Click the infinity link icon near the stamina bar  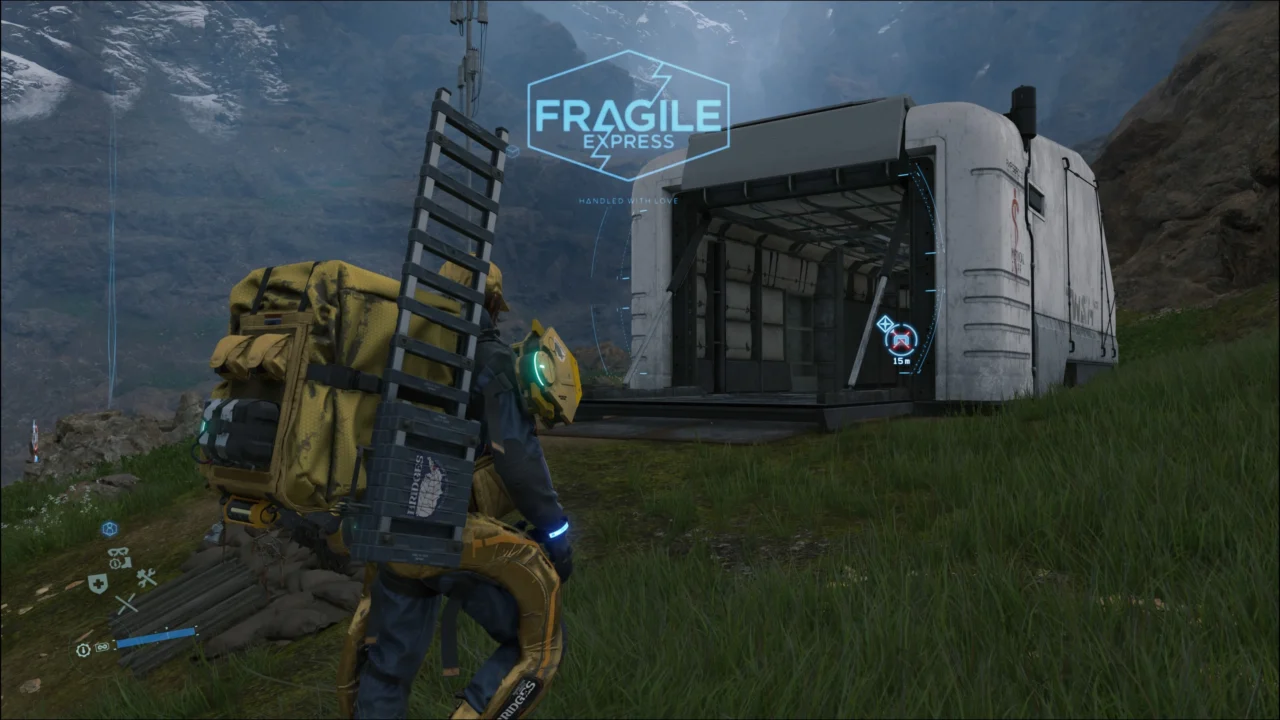(x=101, y=647)
